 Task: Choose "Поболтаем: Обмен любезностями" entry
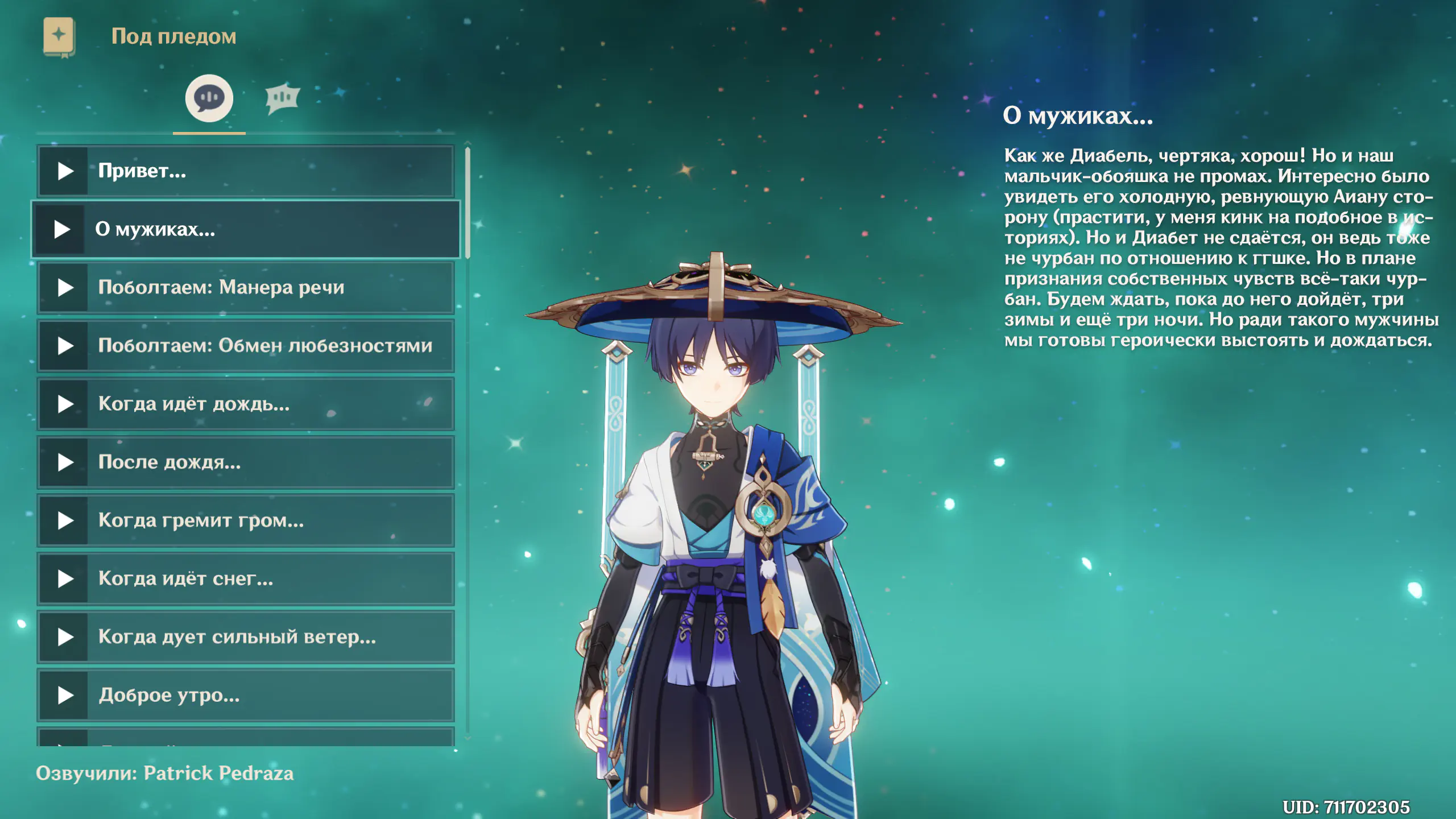pos(246,346)
